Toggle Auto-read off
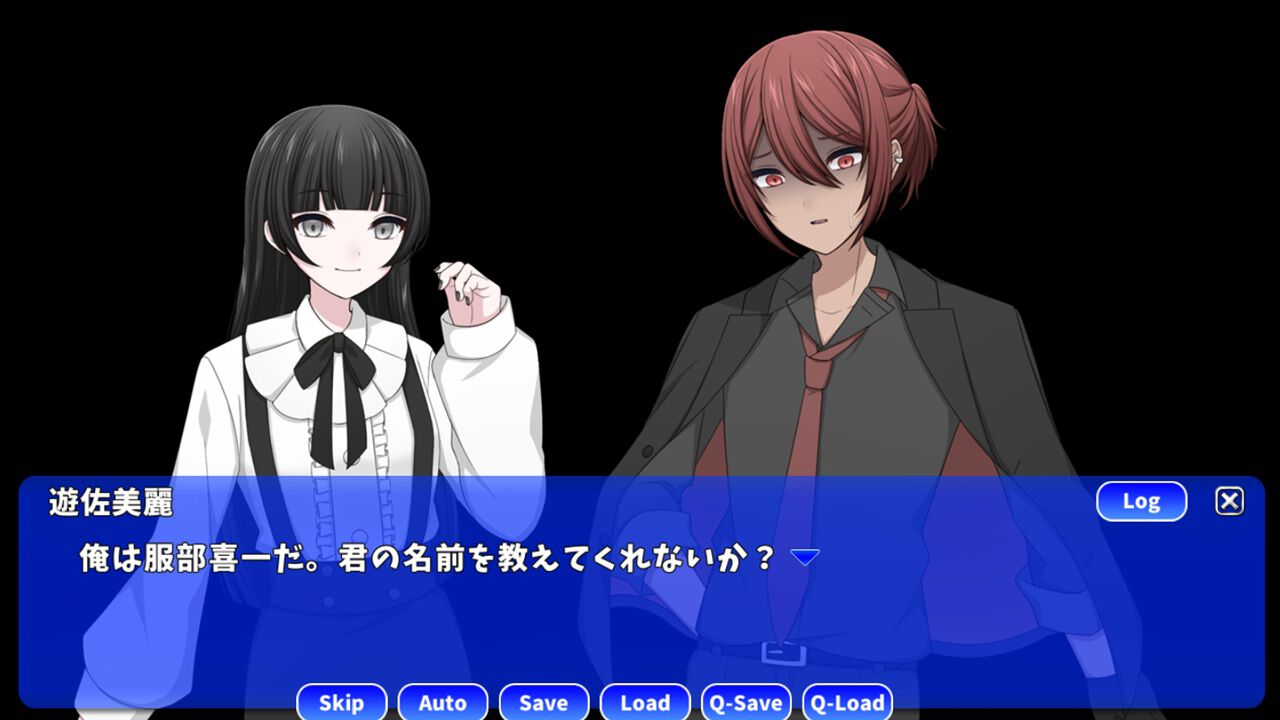Image resolution: width=1280 pixels, height=720 pixels. pos(442,702)
